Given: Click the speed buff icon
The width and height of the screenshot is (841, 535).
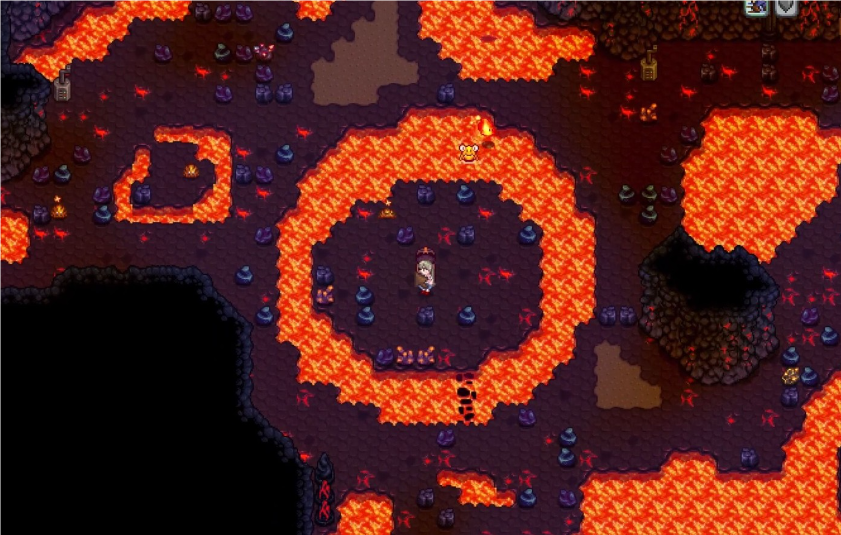Looking at the screenshot, I should pyautogui.click(x=757, y=7).
